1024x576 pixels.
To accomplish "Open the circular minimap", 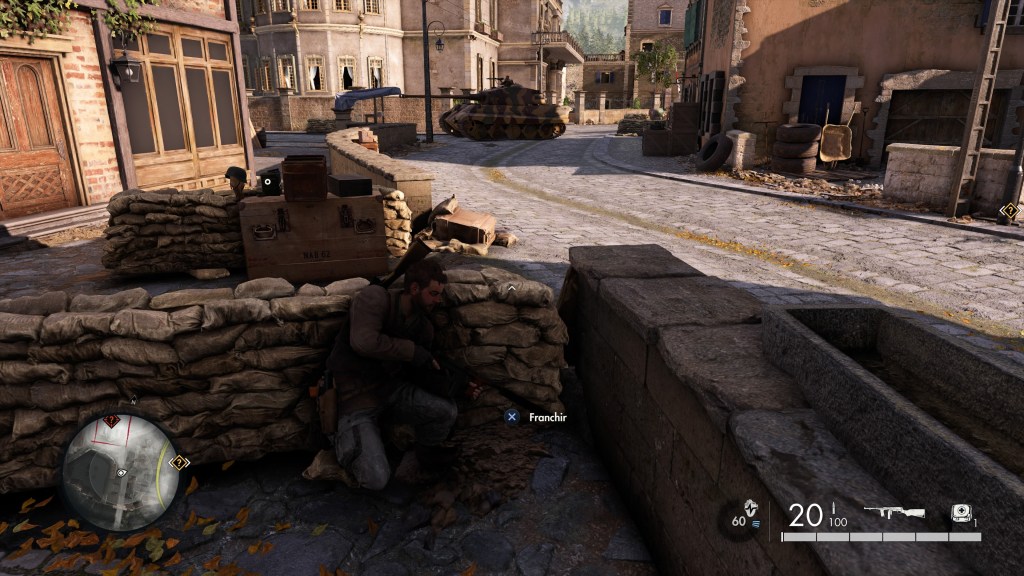I will pyautogui.click(x=121, y=472).
